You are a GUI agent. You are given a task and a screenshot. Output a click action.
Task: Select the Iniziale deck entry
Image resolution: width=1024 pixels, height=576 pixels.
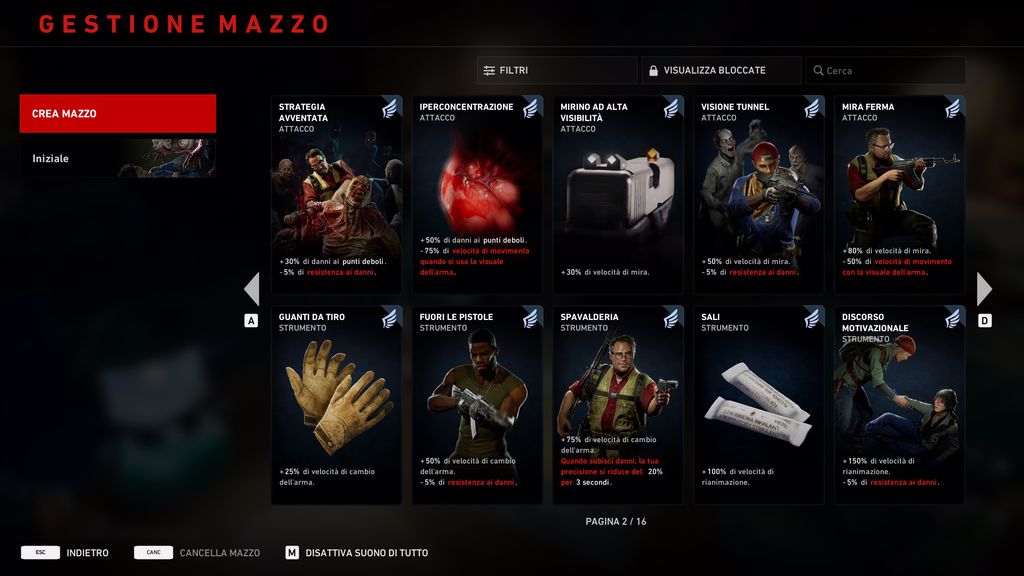(118, 158)
